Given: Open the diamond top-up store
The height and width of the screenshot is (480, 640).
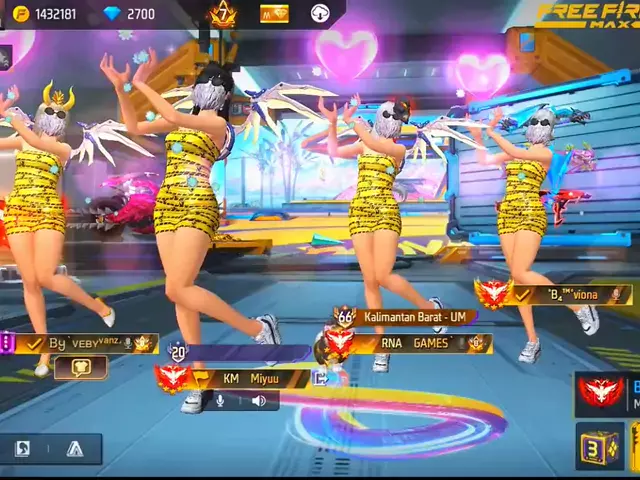Looking at the screenshot, I should pos(130,13).
